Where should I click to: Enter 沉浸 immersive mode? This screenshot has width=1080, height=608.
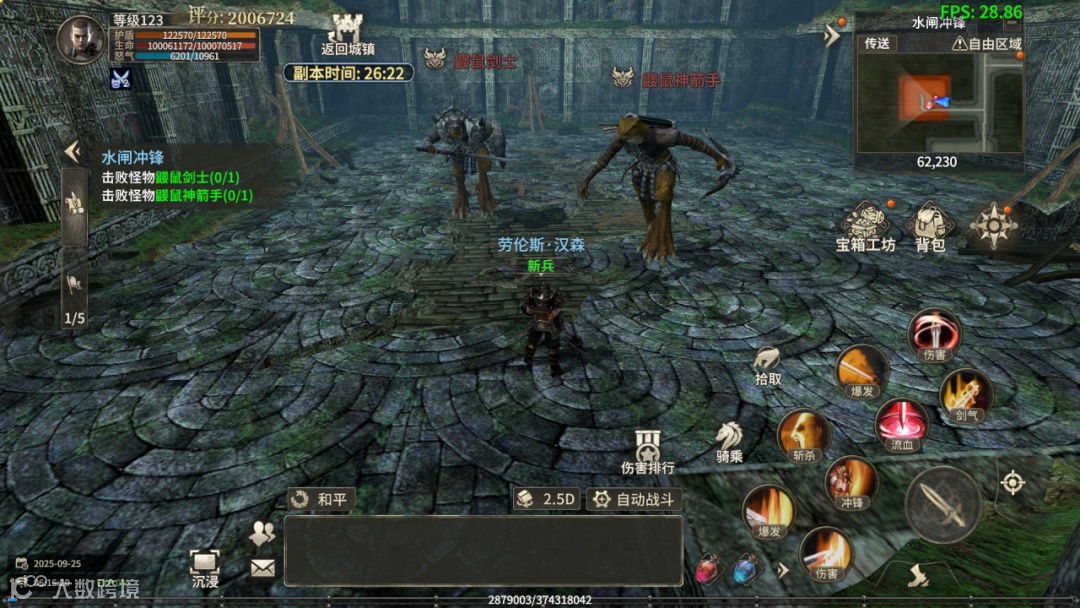[x=205, y=567]
